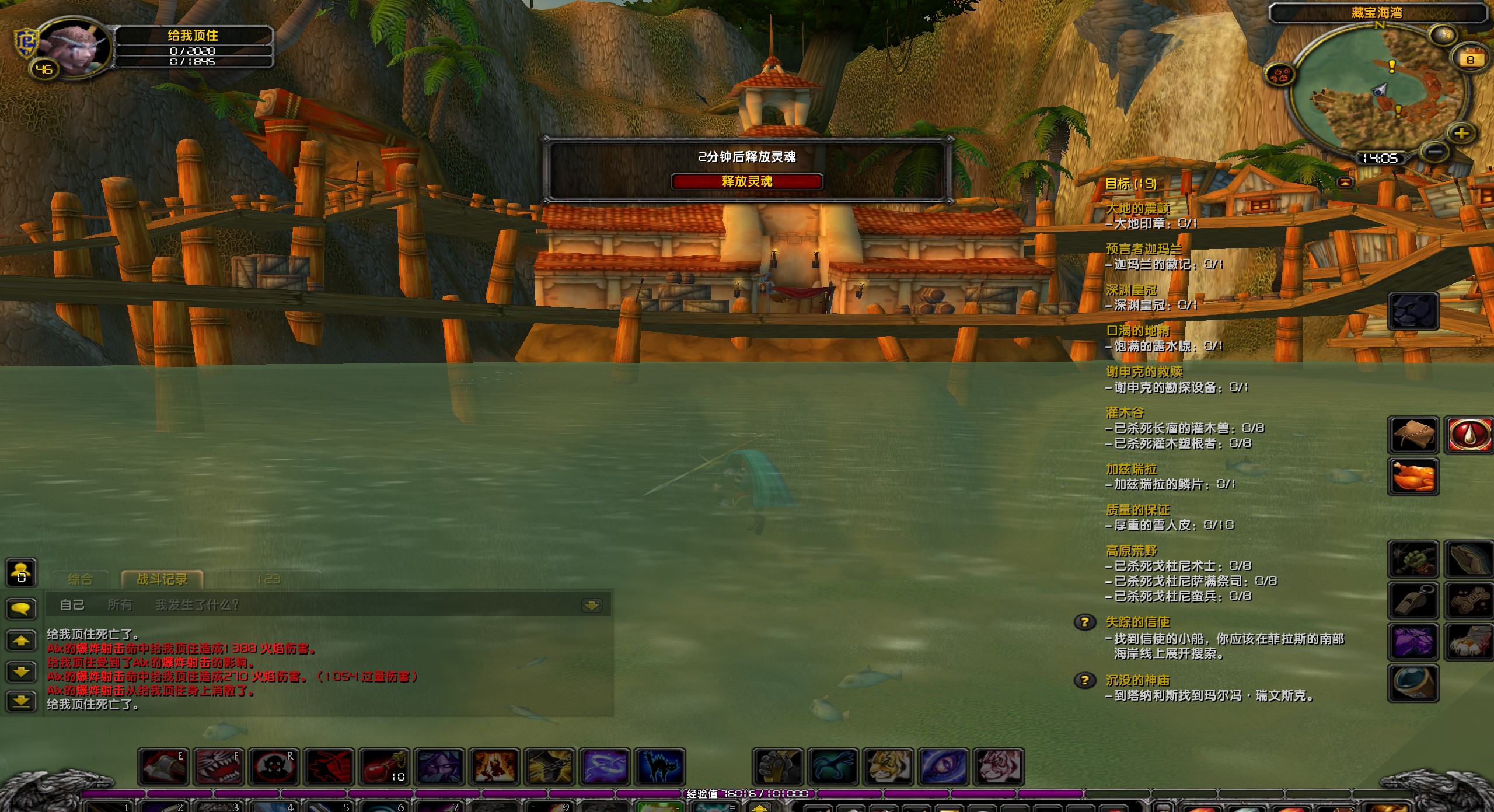The image size is (1494, 812).
Task: Switch to the 综合 general chat tab
Action: point(80,579)
